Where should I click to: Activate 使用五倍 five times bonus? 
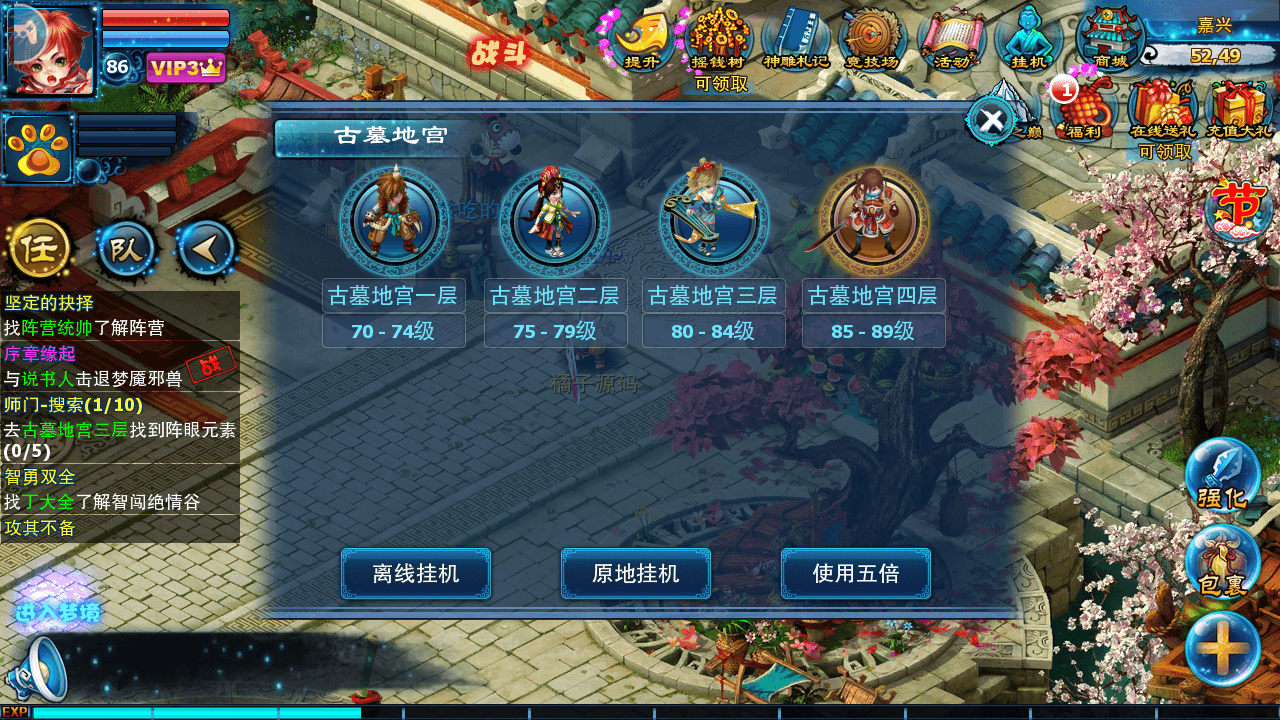857,574
